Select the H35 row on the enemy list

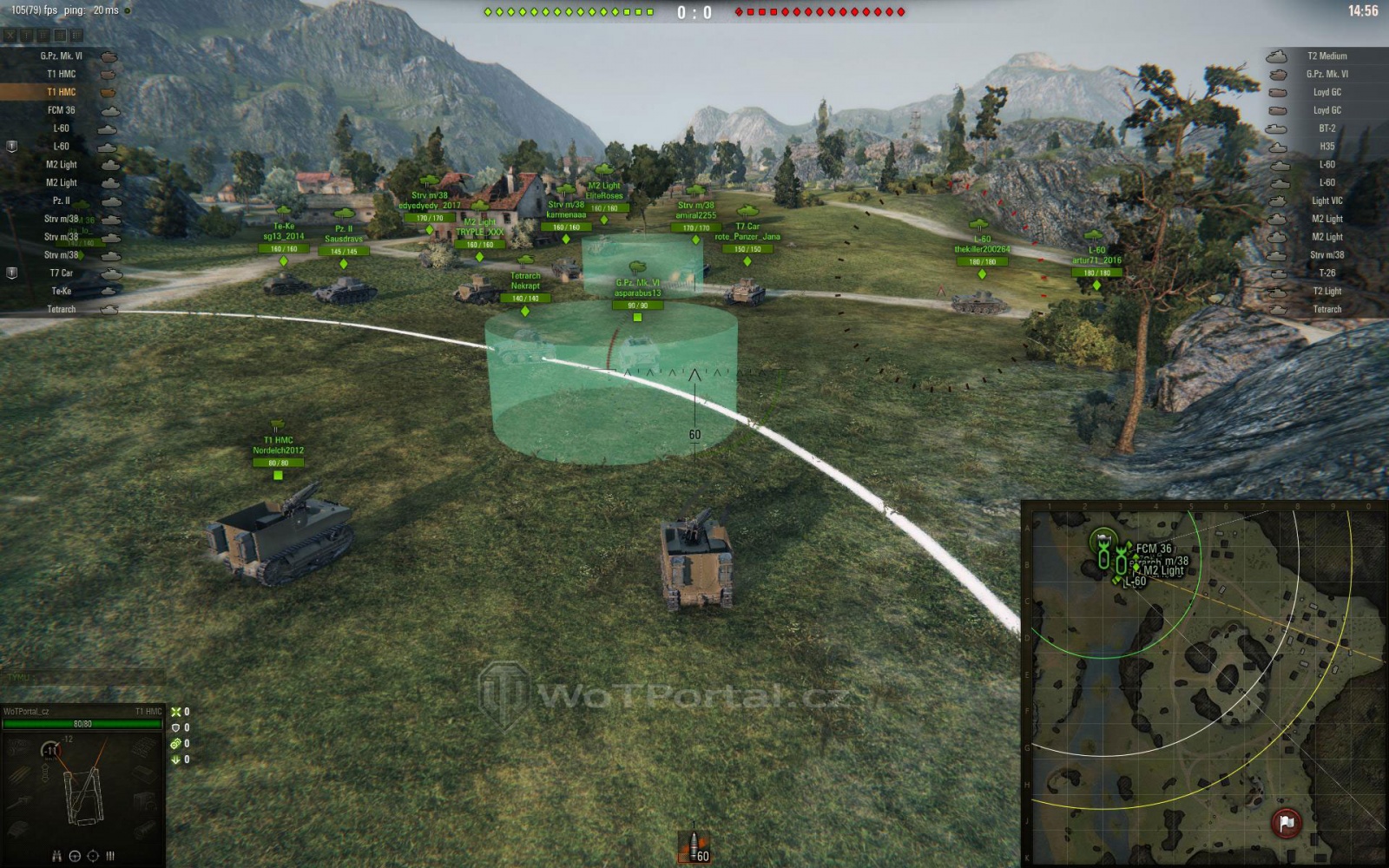pyautogui.click(x=1326, y=147)
